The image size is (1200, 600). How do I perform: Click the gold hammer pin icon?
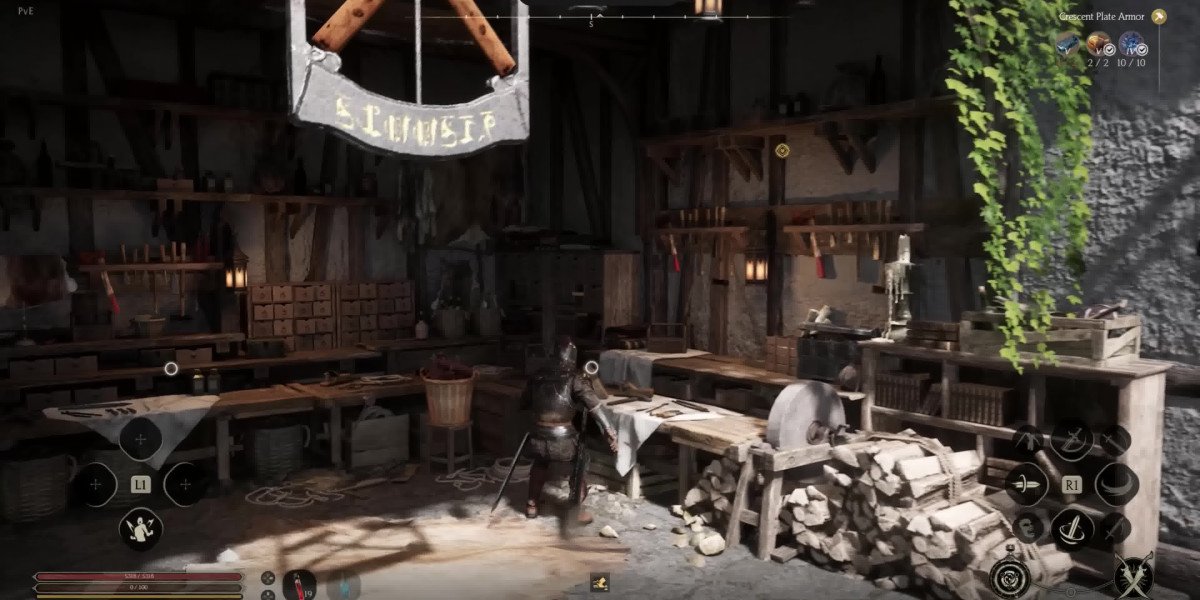[1158, 16]
